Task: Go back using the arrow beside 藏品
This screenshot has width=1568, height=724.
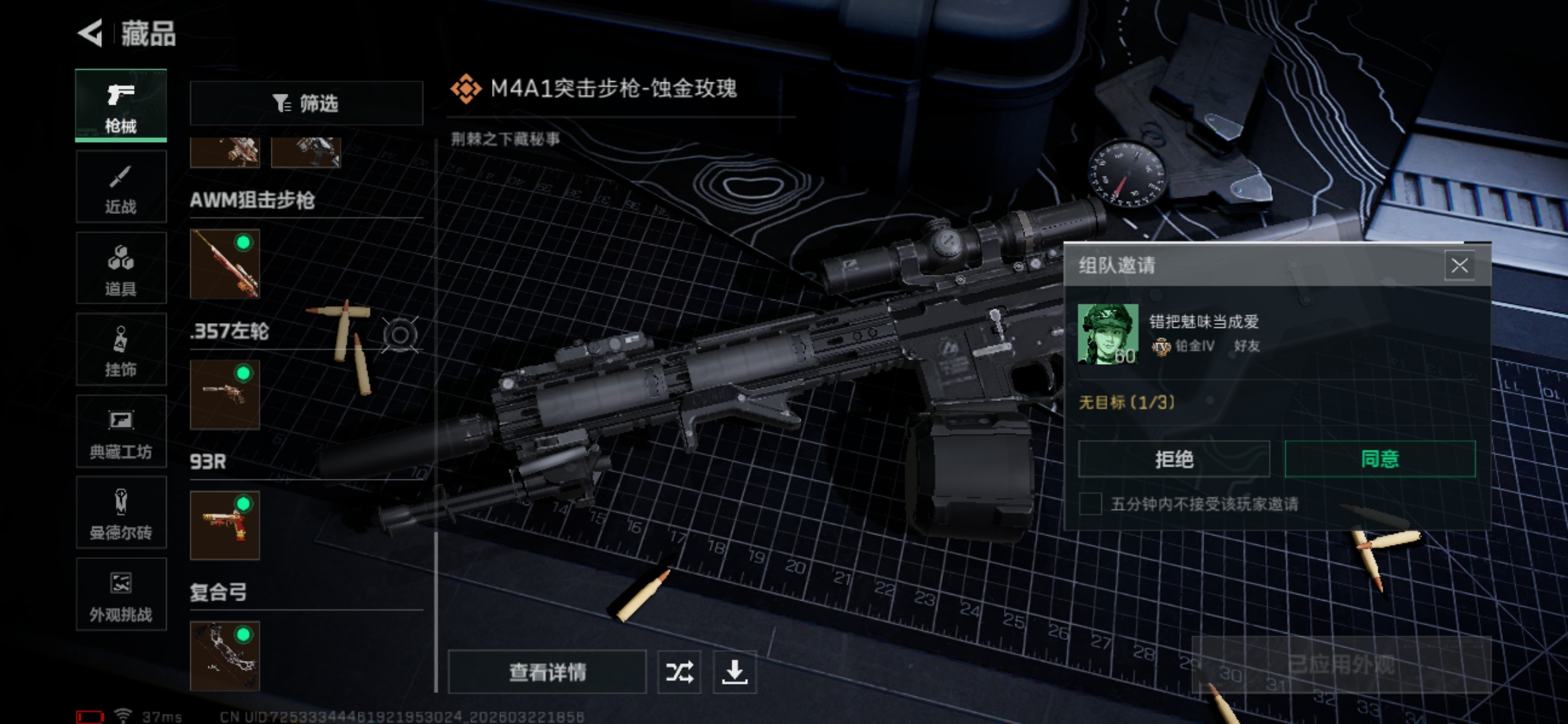Action: 91,33
